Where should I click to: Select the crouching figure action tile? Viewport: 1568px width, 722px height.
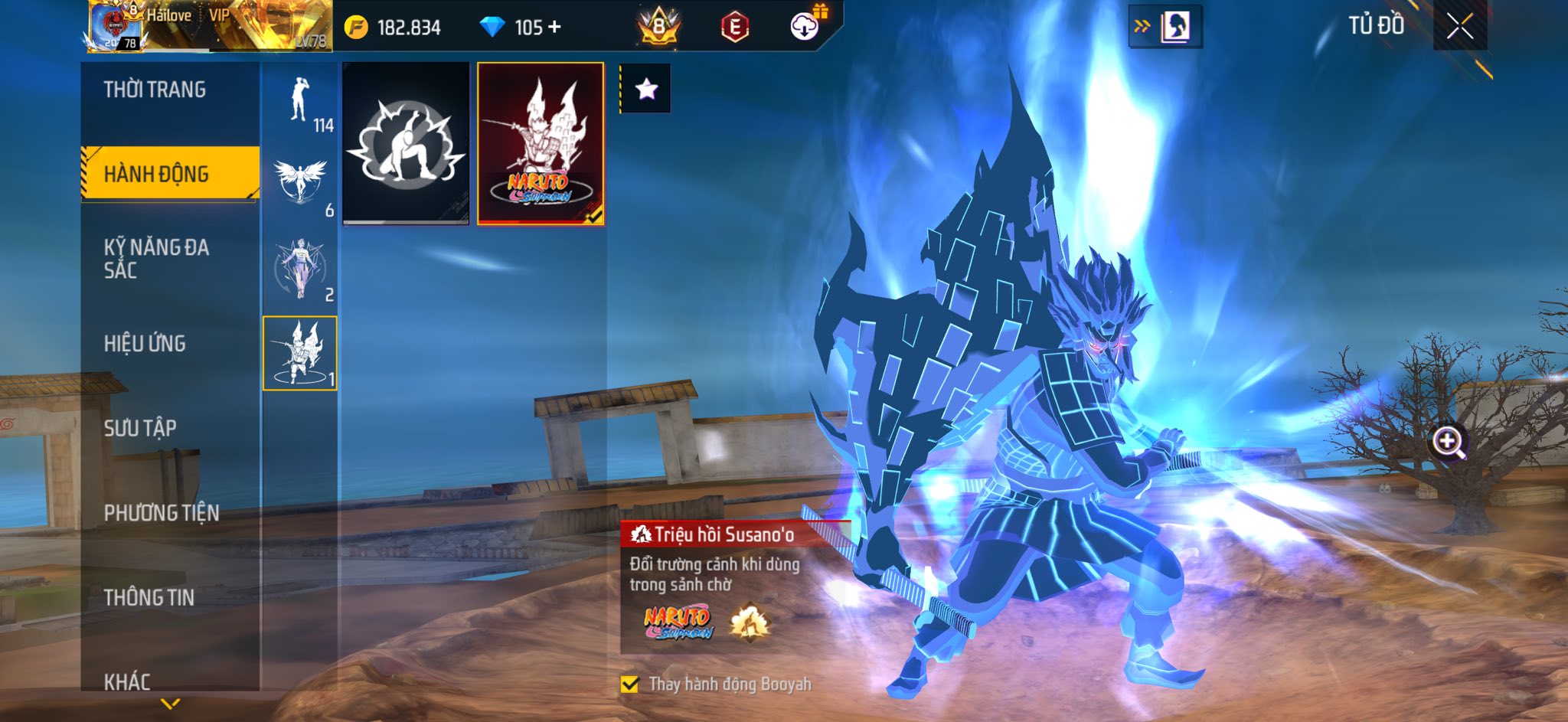[406, 143]
